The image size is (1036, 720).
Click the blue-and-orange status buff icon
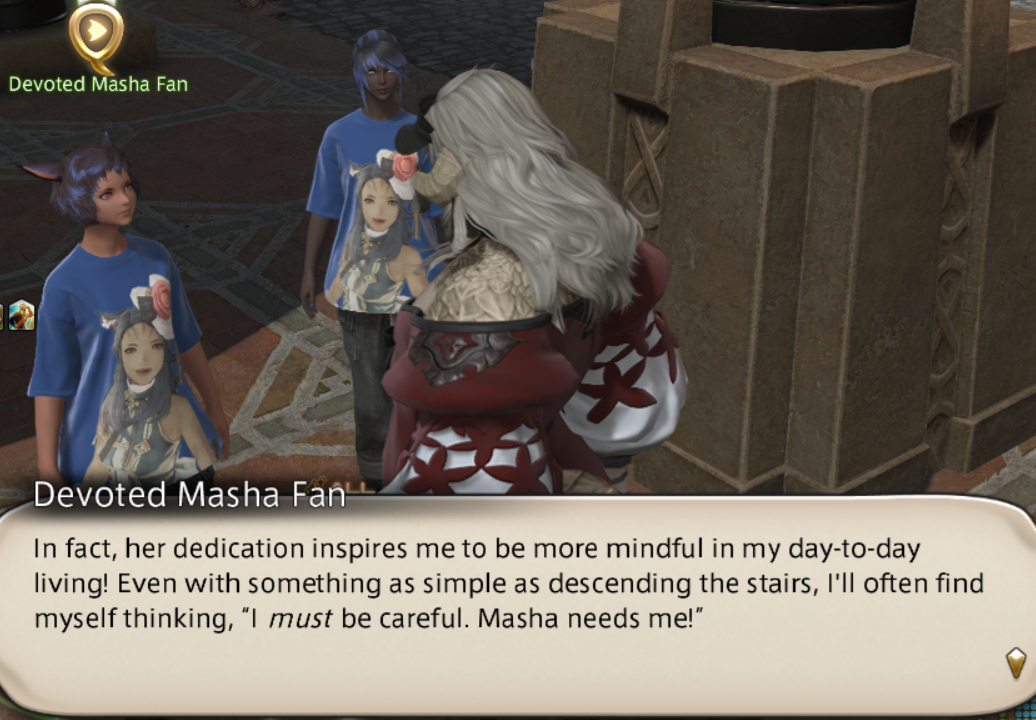click(x=21, y=315)
